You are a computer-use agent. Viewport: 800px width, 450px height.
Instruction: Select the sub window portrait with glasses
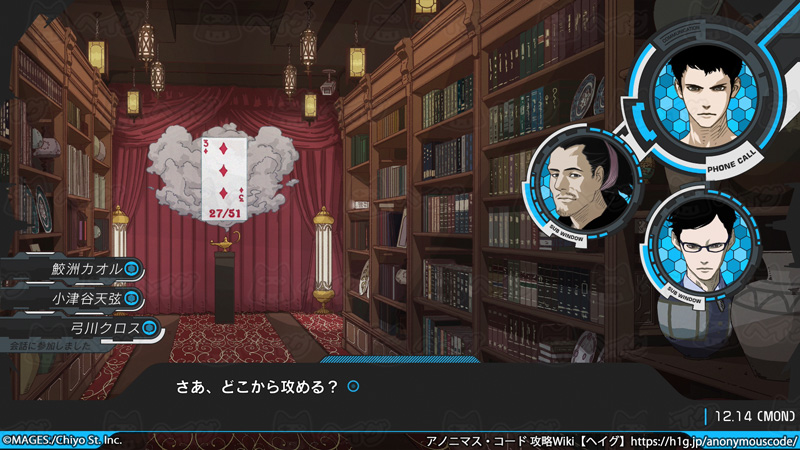[x=702, y=248]
